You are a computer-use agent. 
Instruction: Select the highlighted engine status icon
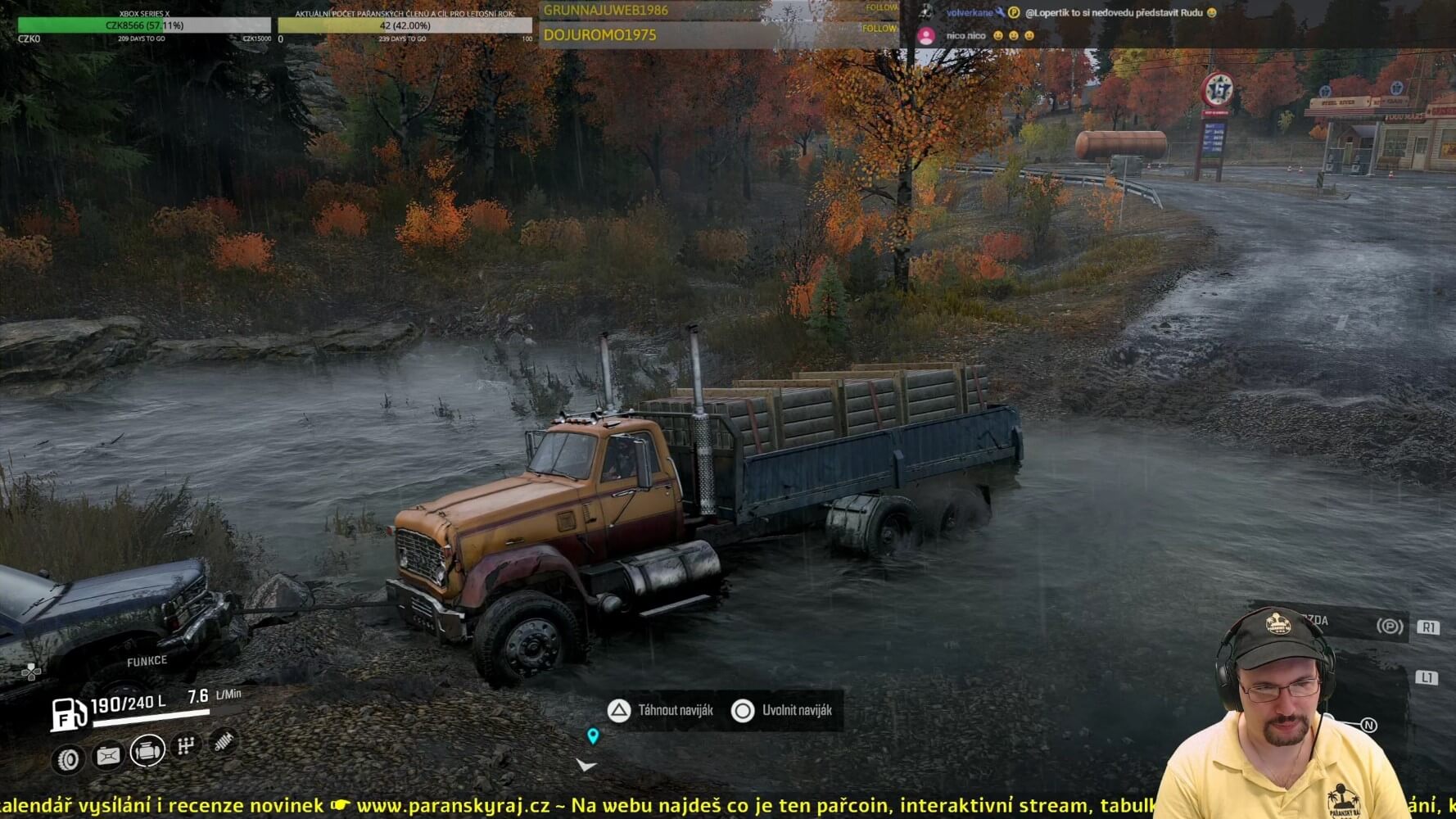click(147, 749)
